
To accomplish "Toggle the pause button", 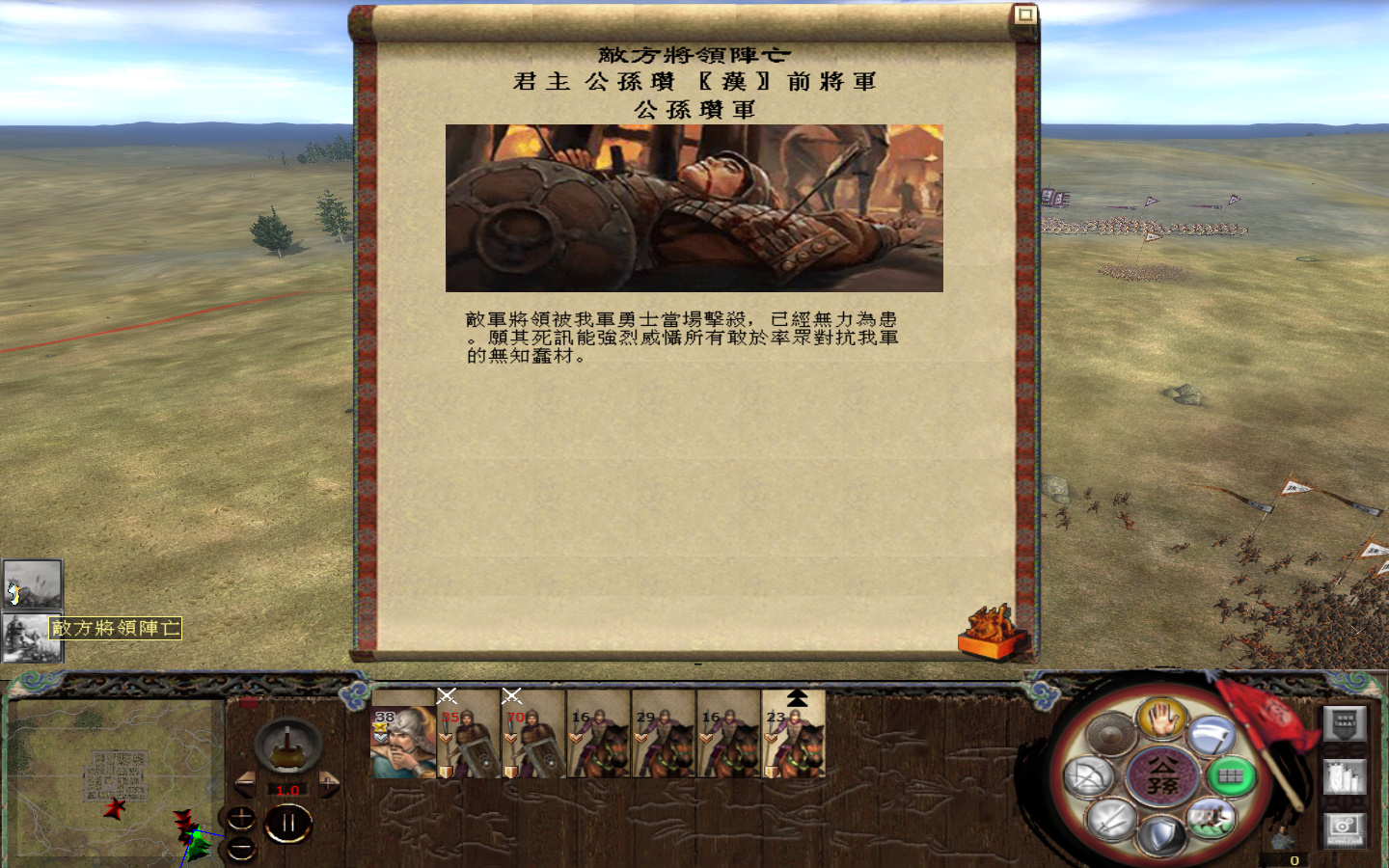I will [x=289, y=822].
